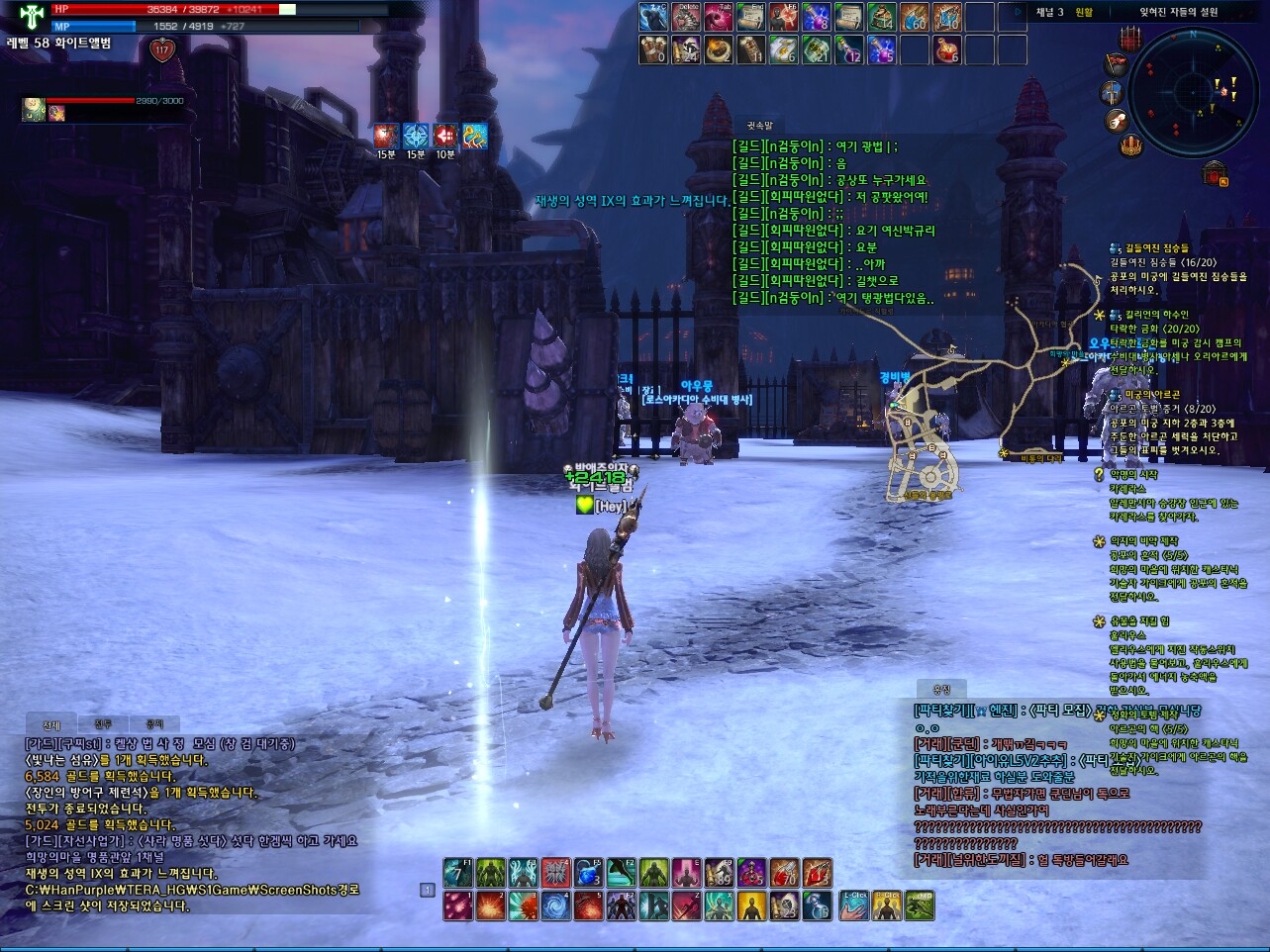Open the 공지 chat tab
This screenshot has width=1270, height=952.
click(154, 724)
